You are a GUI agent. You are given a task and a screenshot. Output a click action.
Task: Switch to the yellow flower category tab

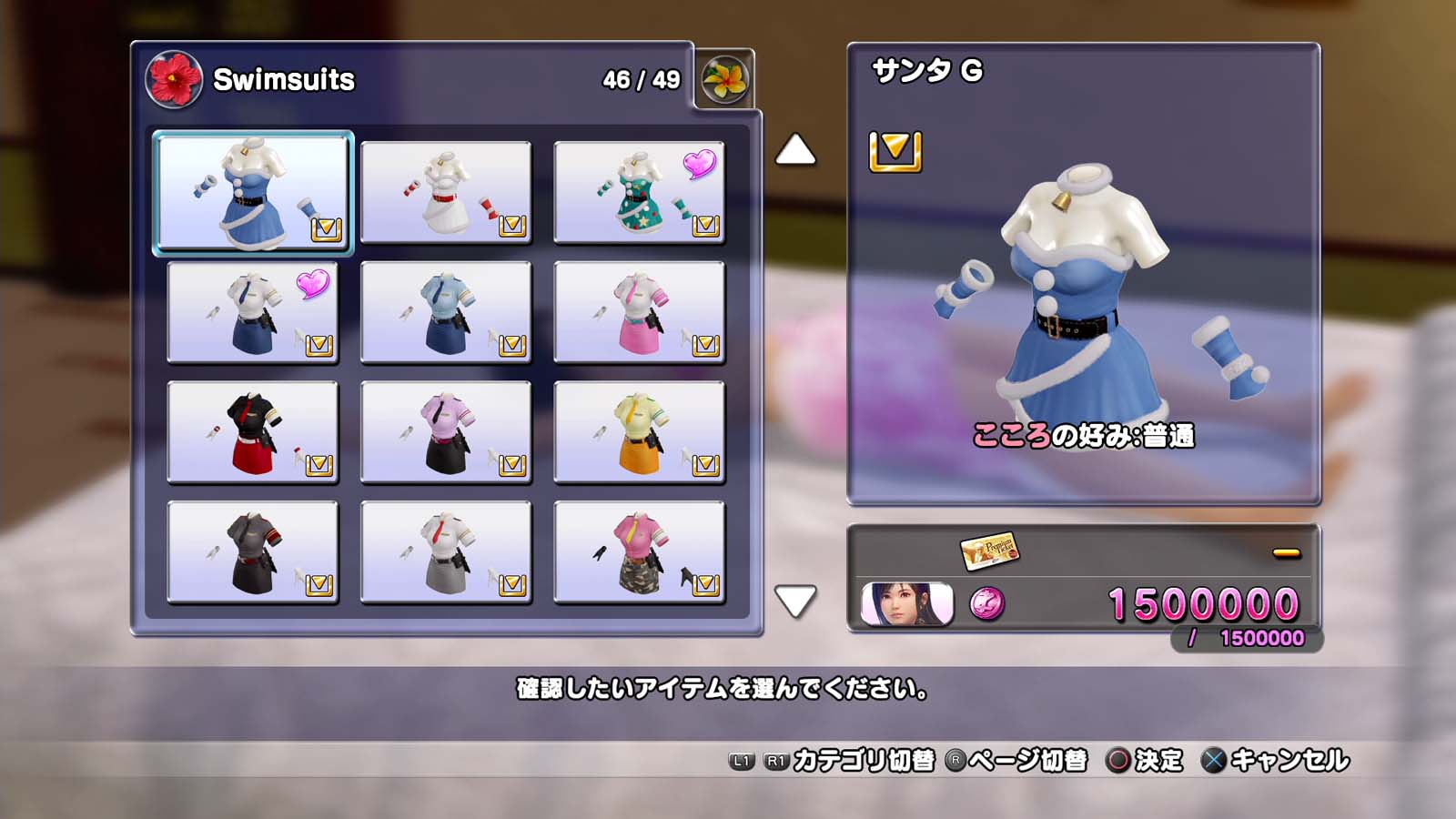point(724,79)
